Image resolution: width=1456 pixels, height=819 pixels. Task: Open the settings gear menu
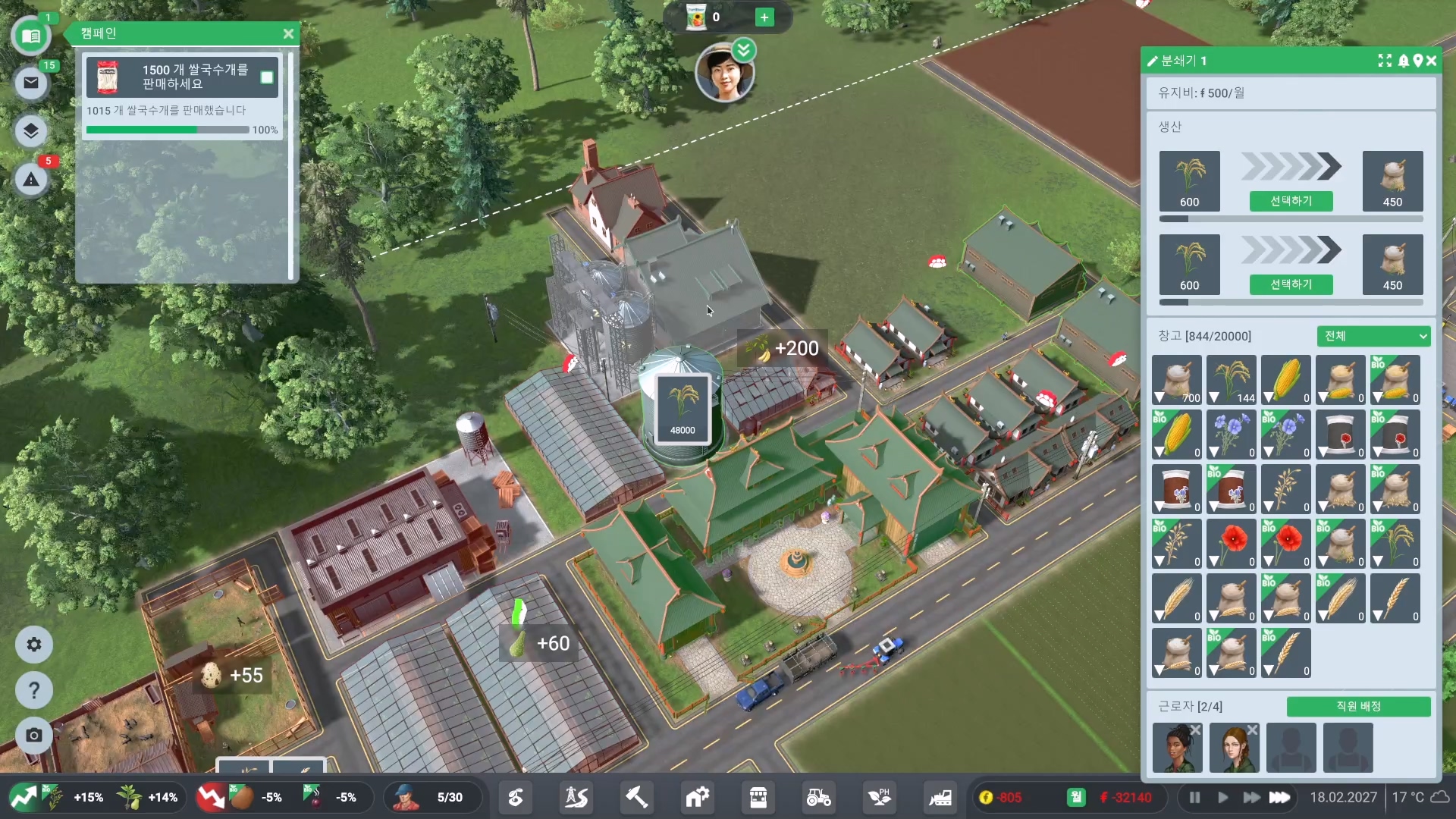click(x=34, y=645)
